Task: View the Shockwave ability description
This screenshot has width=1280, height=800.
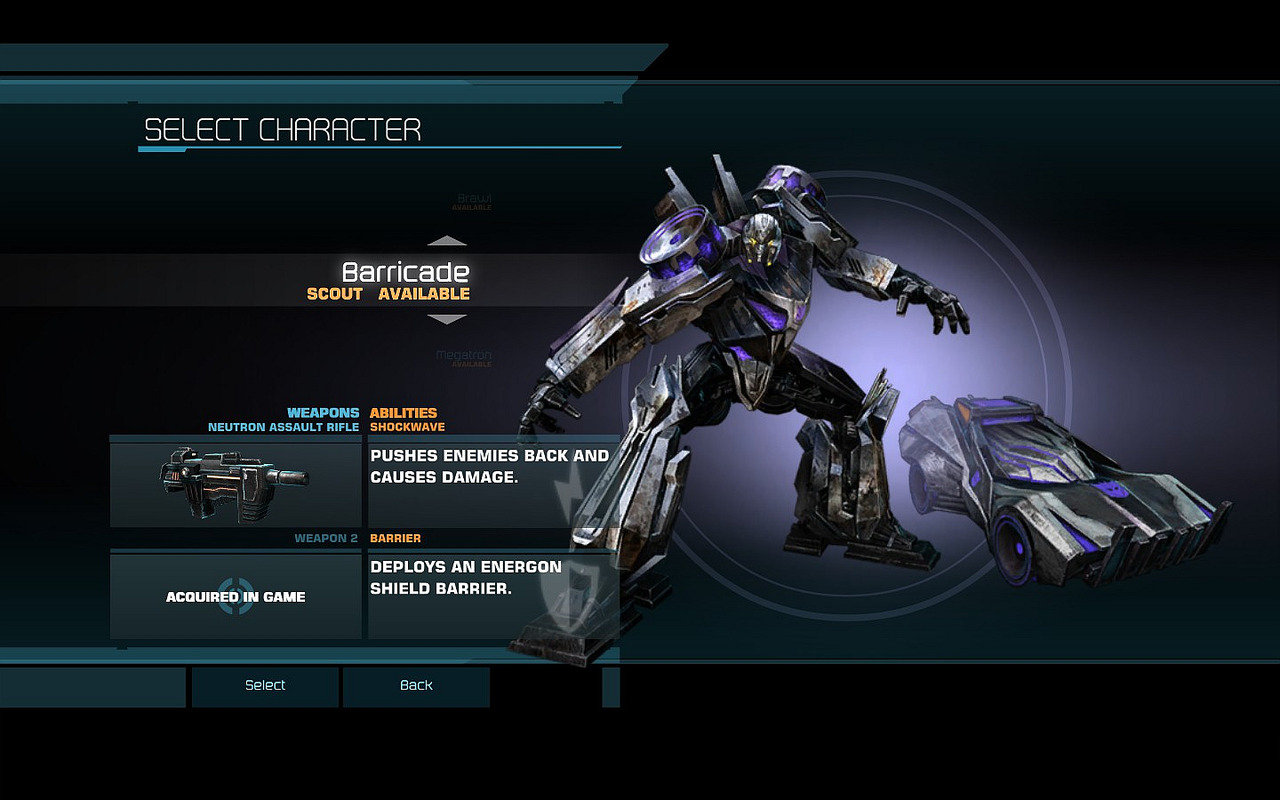Action: [x=490, y=467]
